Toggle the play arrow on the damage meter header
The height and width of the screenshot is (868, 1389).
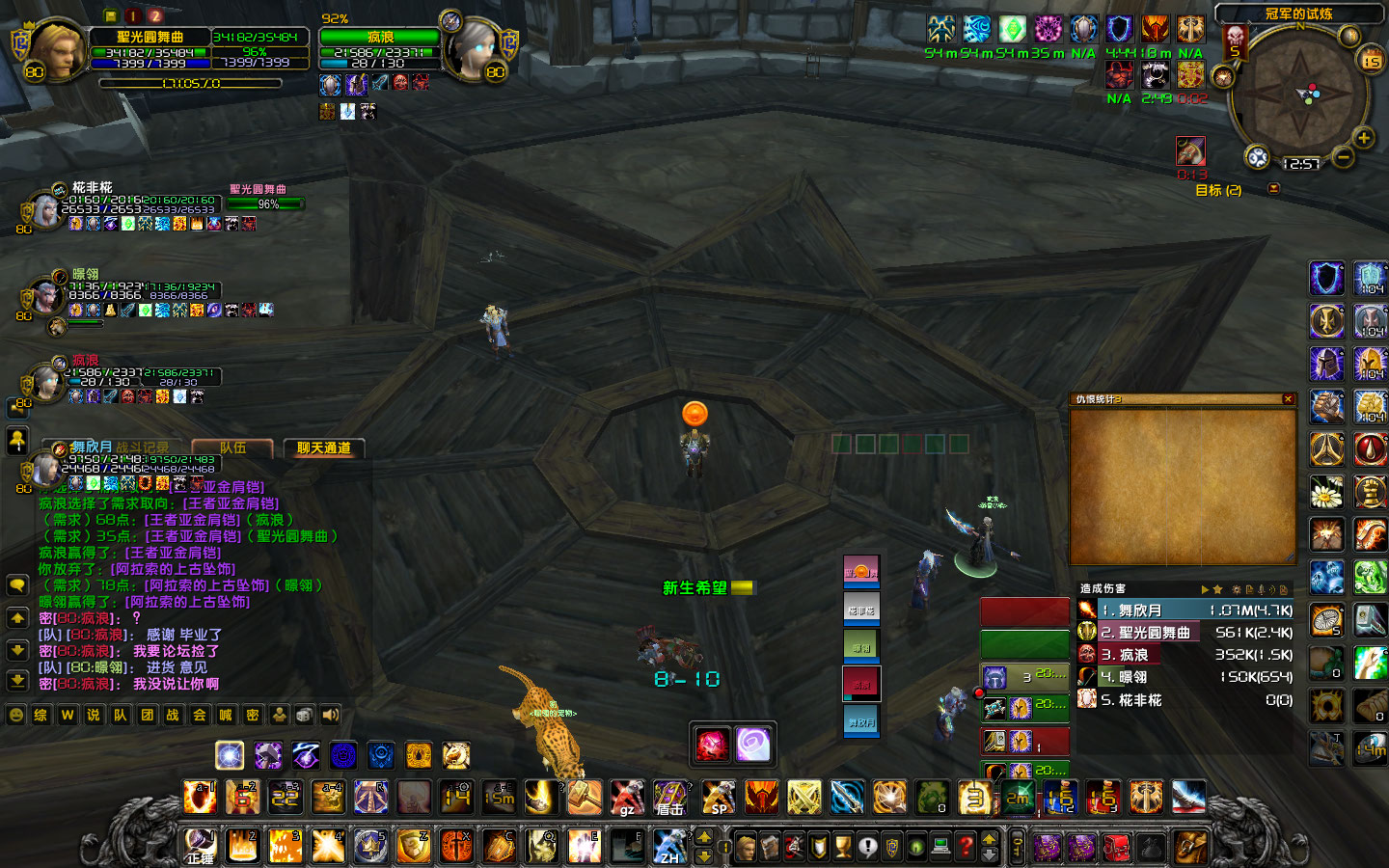point(1205,589)
